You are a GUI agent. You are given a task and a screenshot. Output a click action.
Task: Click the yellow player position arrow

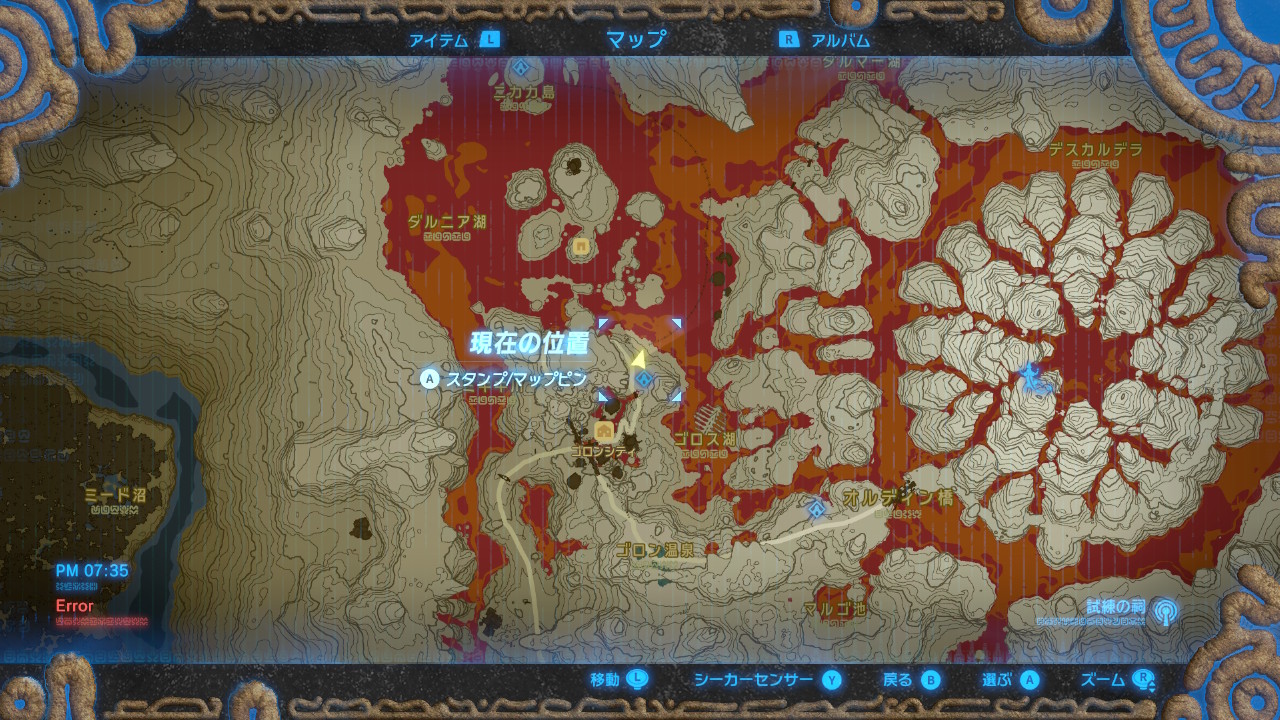[x=637, y=357]
